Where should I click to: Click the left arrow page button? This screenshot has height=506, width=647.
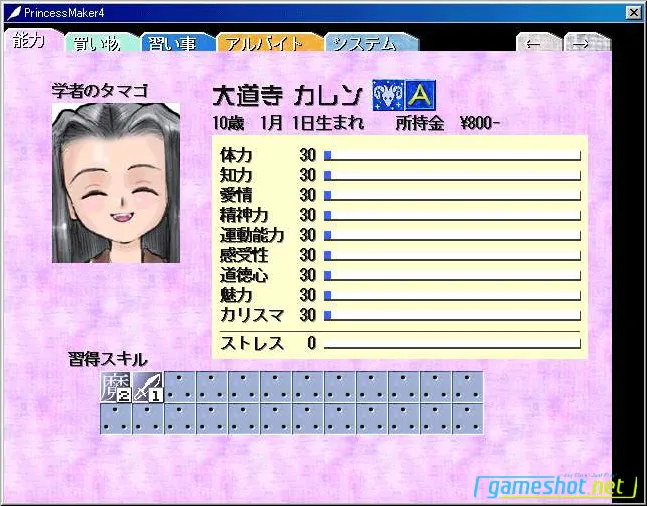[536, 44]
